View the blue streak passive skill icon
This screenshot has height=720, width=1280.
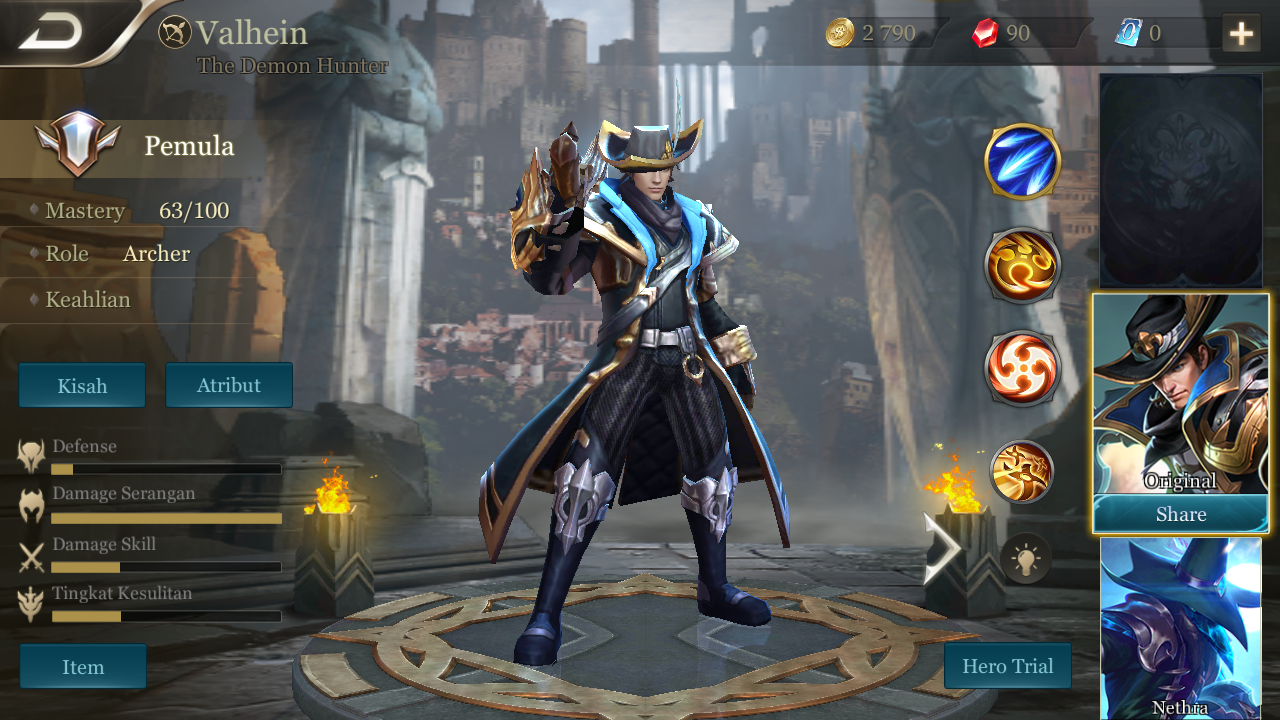[x=1022, y=161]
